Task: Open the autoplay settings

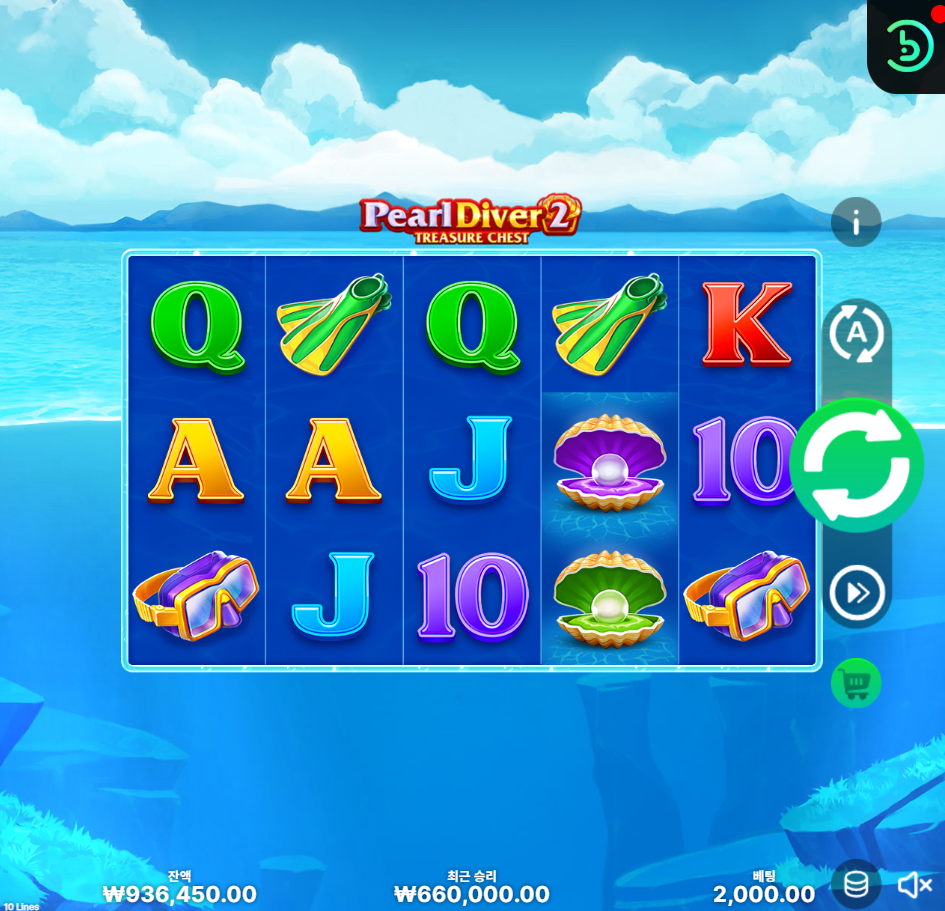Action: [x=856, y=336]
